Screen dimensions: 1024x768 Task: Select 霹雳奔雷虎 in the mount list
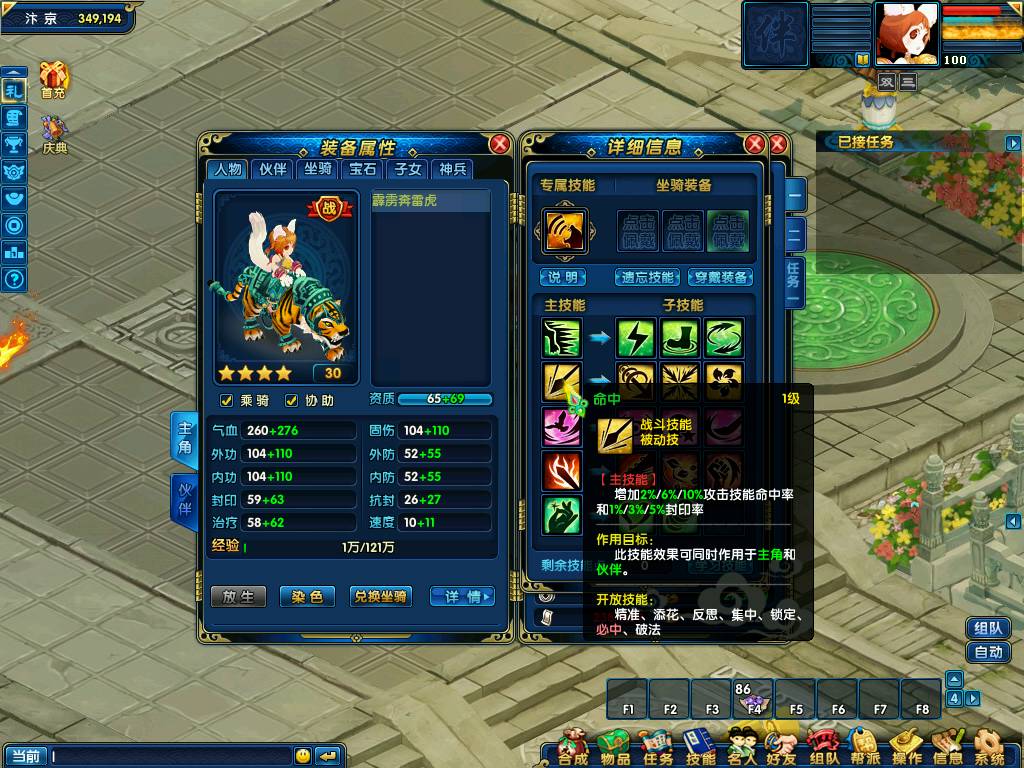(x=430, y=201)
